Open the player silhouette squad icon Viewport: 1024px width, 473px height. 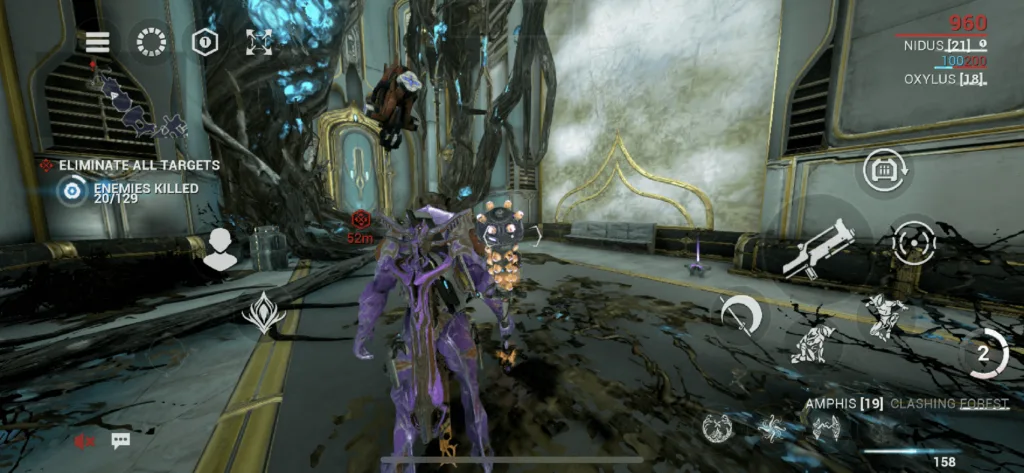pos(220,250)
